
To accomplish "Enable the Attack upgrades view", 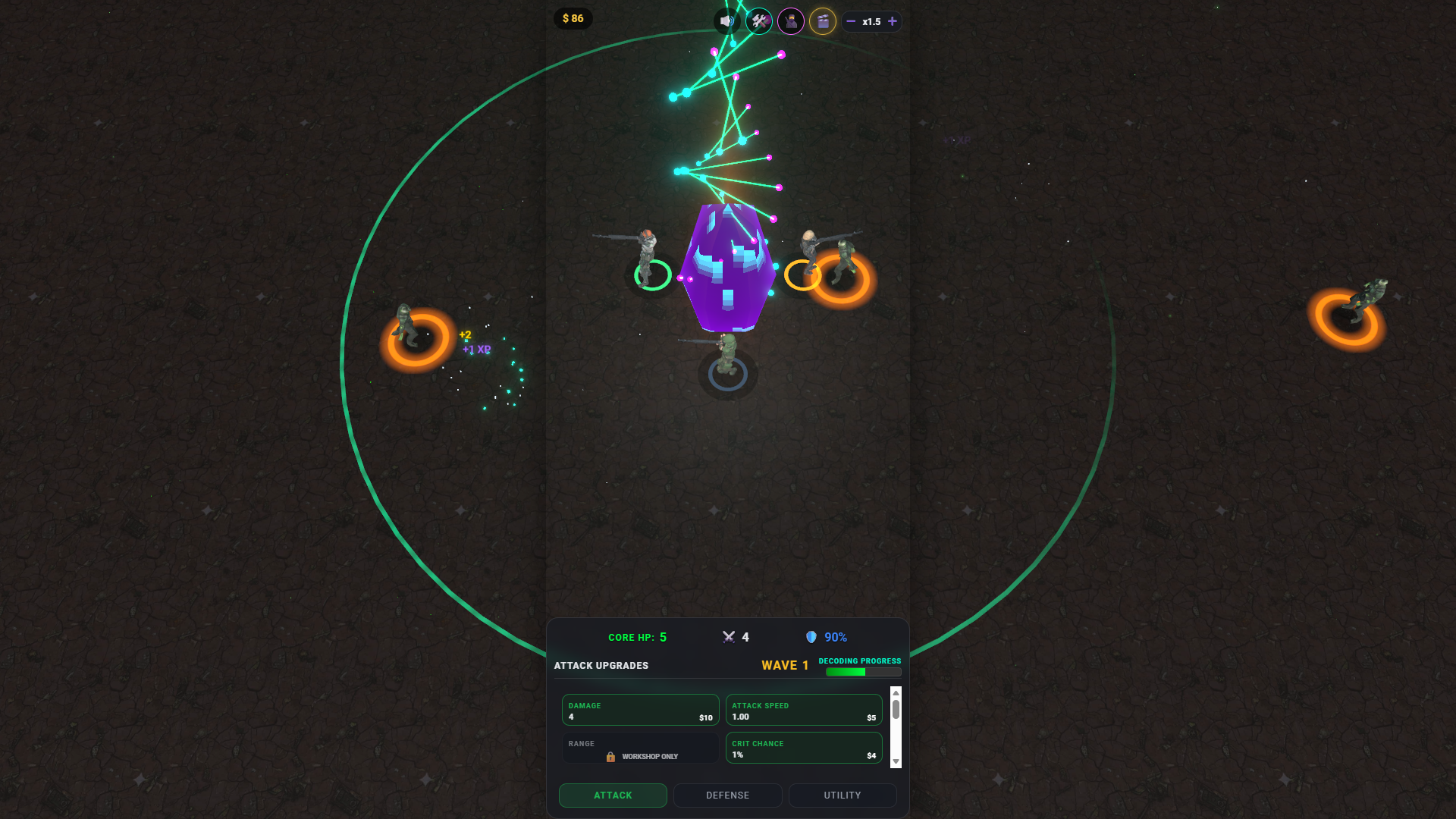I will (612, 795).
